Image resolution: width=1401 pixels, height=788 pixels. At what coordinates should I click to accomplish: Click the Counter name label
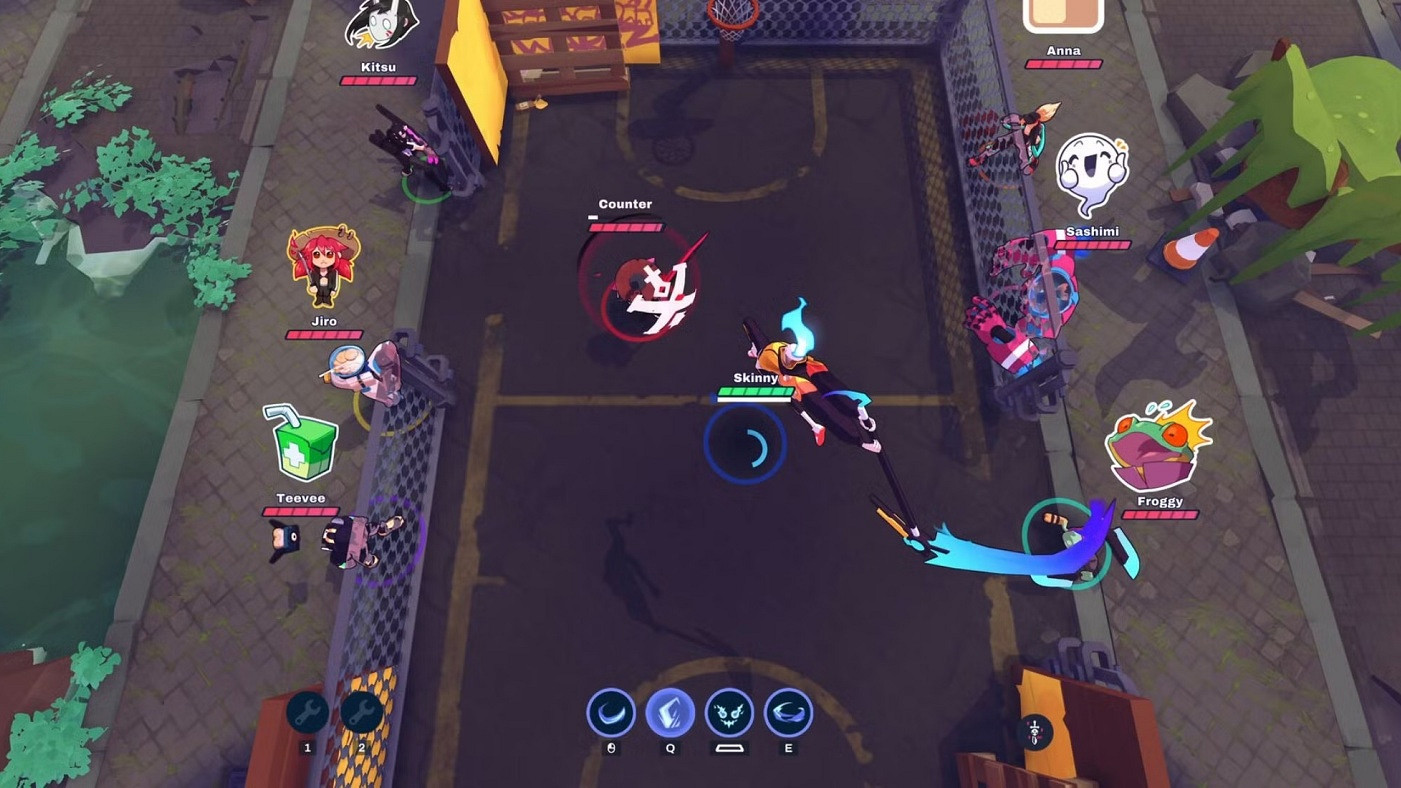pyautogui.click(x=625, y=204)
